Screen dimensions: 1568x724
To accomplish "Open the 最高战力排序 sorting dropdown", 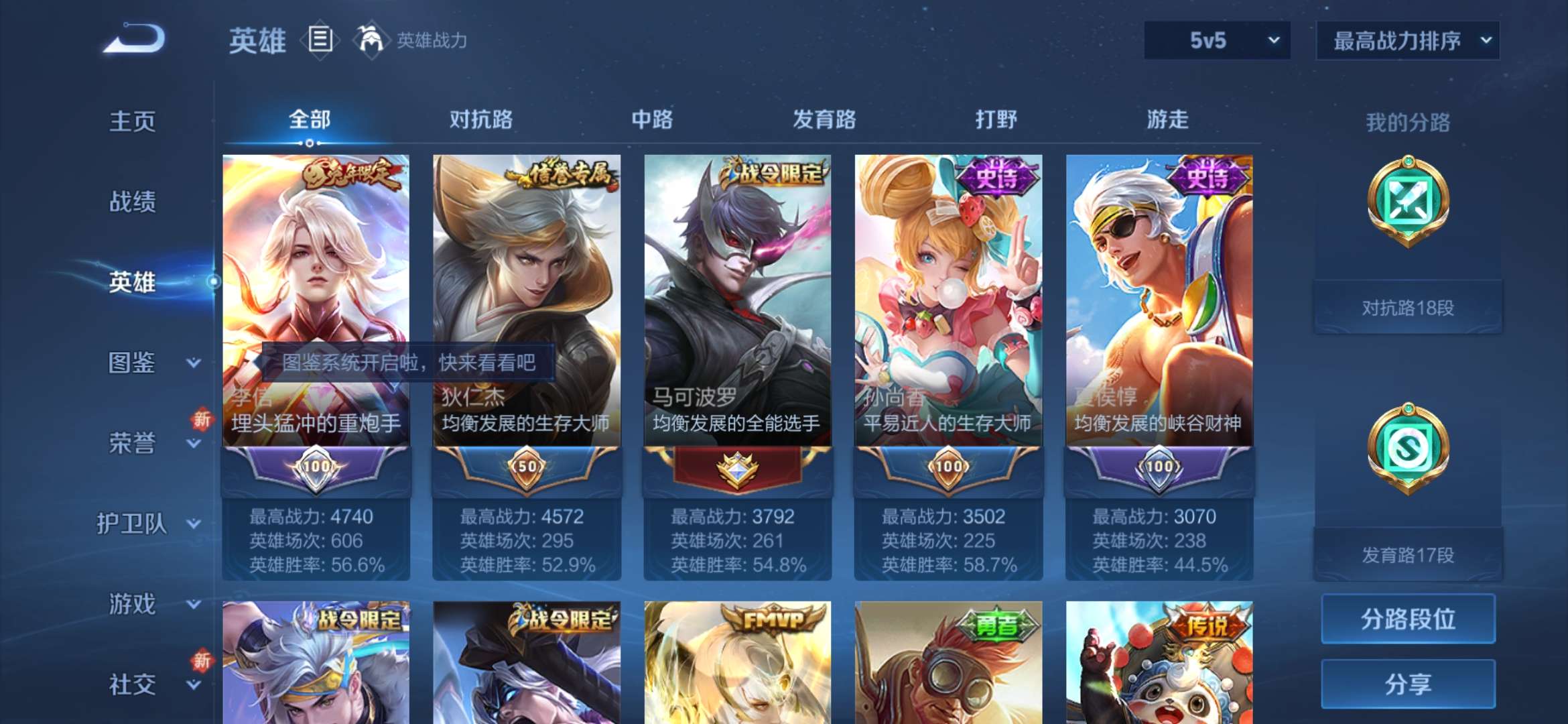I will tap(1408, 40).
